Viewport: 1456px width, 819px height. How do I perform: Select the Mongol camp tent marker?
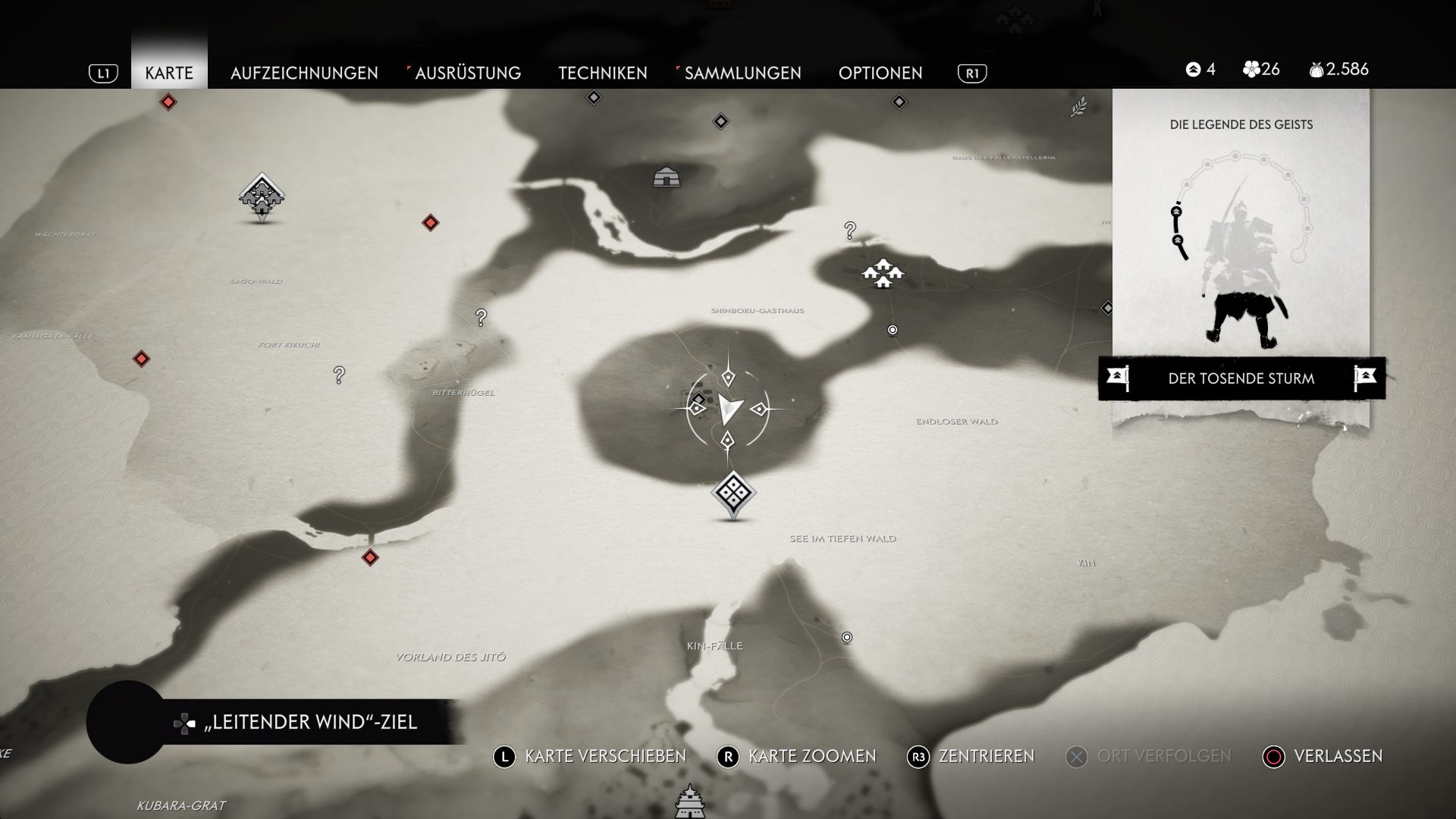coord(666,177)
